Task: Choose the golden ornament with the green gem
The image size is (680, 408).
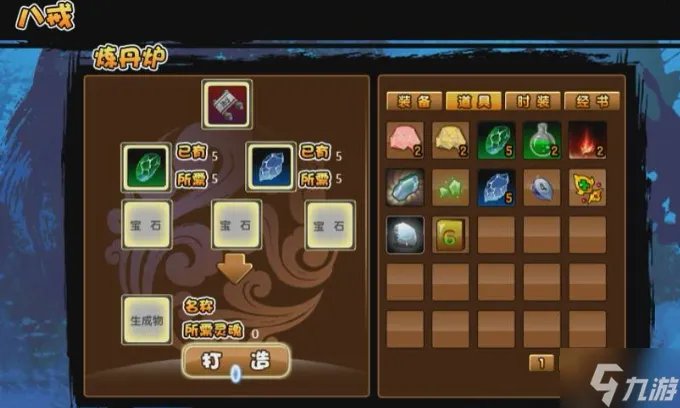Action: click(x=589, y=187)
